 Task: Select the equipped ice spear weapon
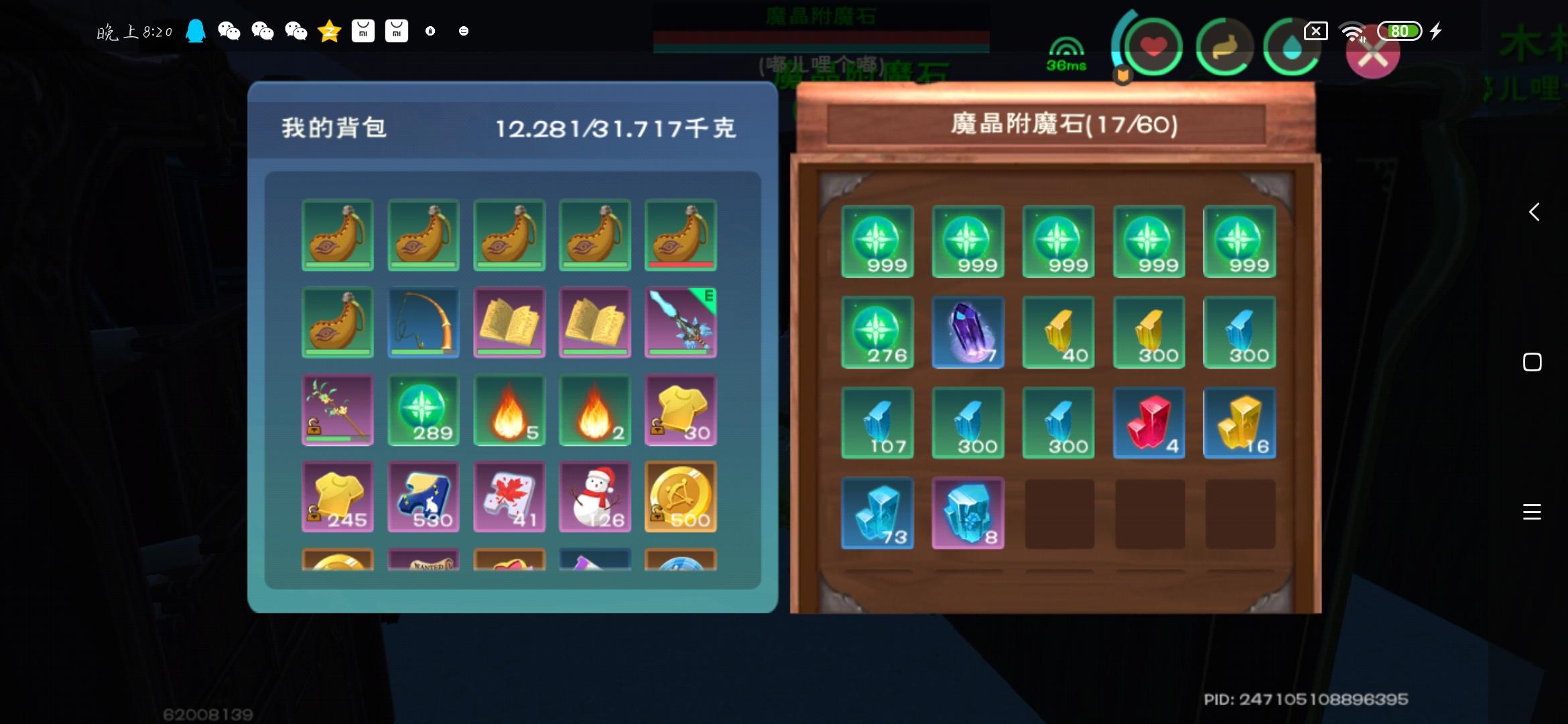(x=681, y=322)
